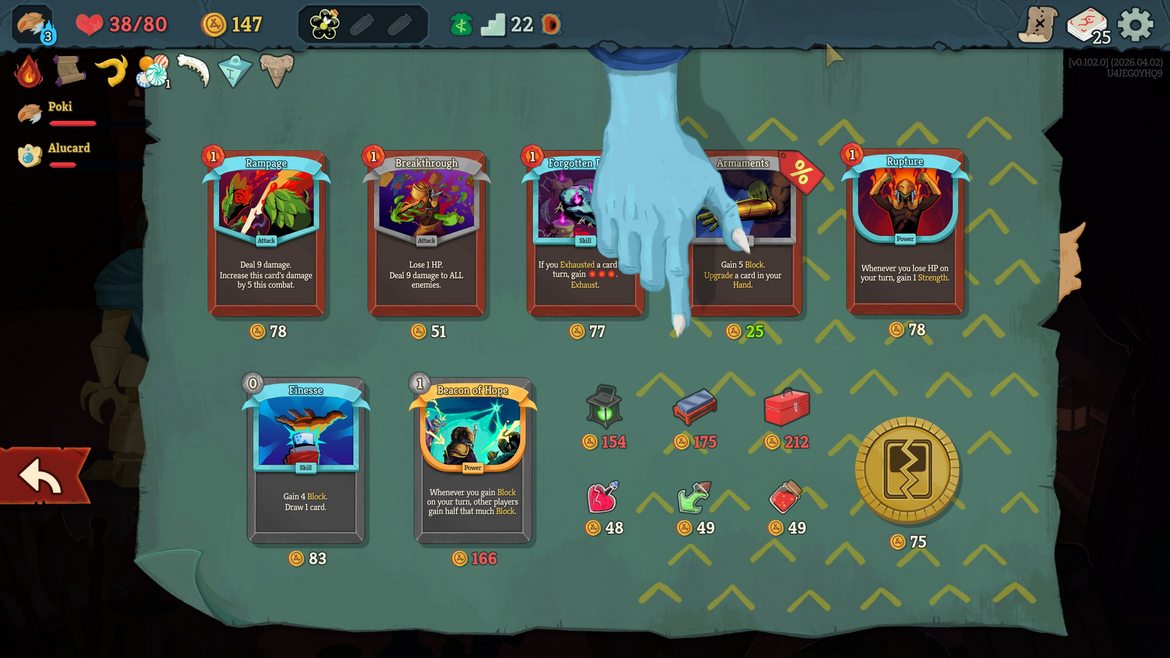Image resolution: width=1170 pixels, height=658 pixels.
Task: Click the character portrait in top bar
Action: tap(32, 24)
